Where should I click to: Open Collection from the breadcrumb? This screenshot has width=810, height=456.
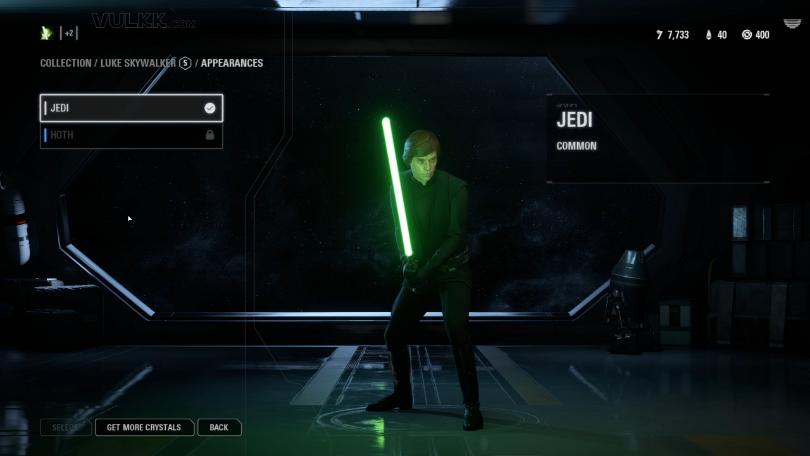(65, 63)
